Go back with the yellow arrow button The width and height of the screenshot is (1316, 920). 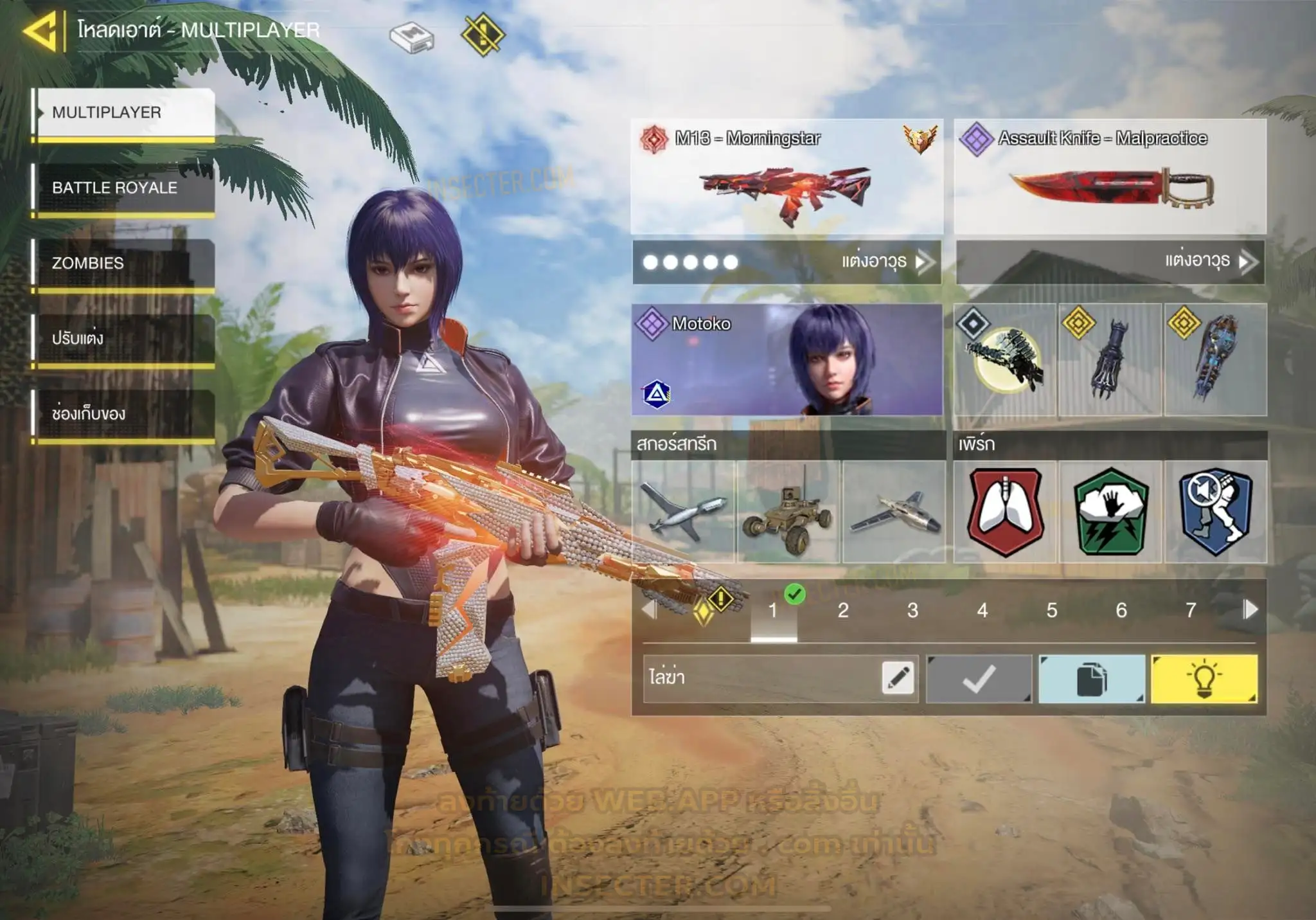coord(40,31)
